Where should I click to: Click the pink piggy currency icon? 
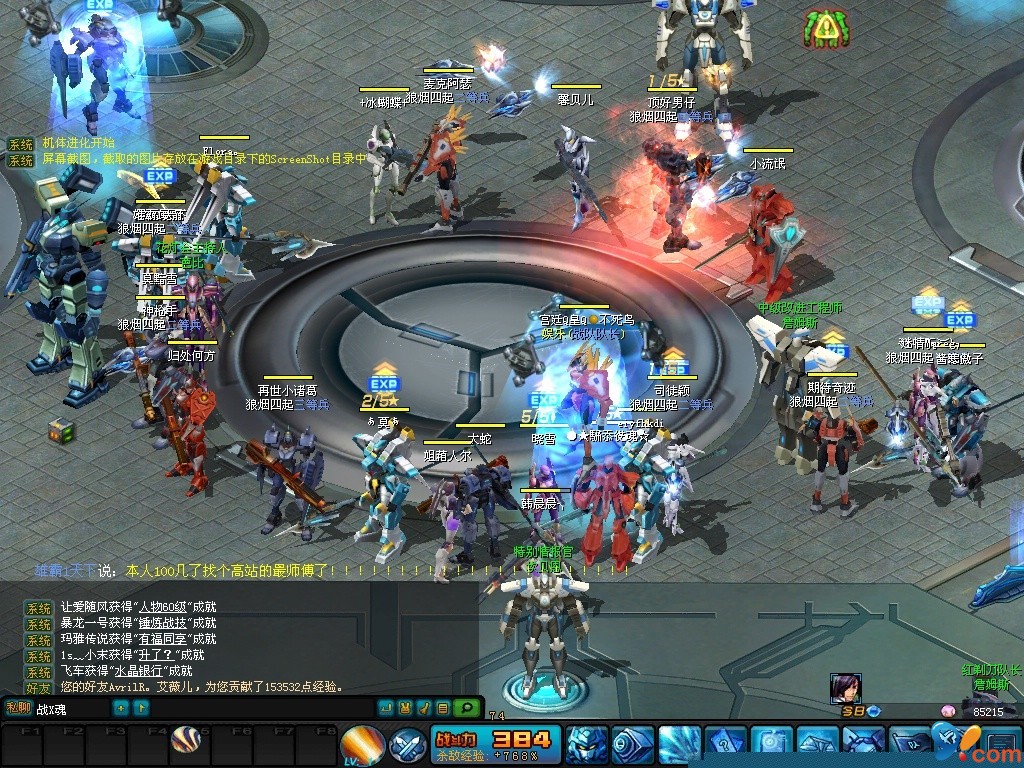948,711
